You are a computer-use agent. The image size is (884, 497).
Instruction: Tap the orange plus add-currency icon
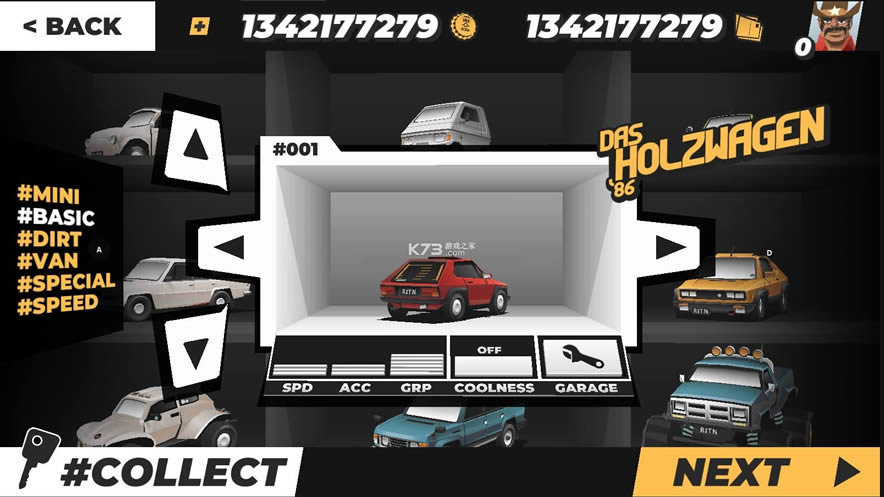(x=199, y=27)
